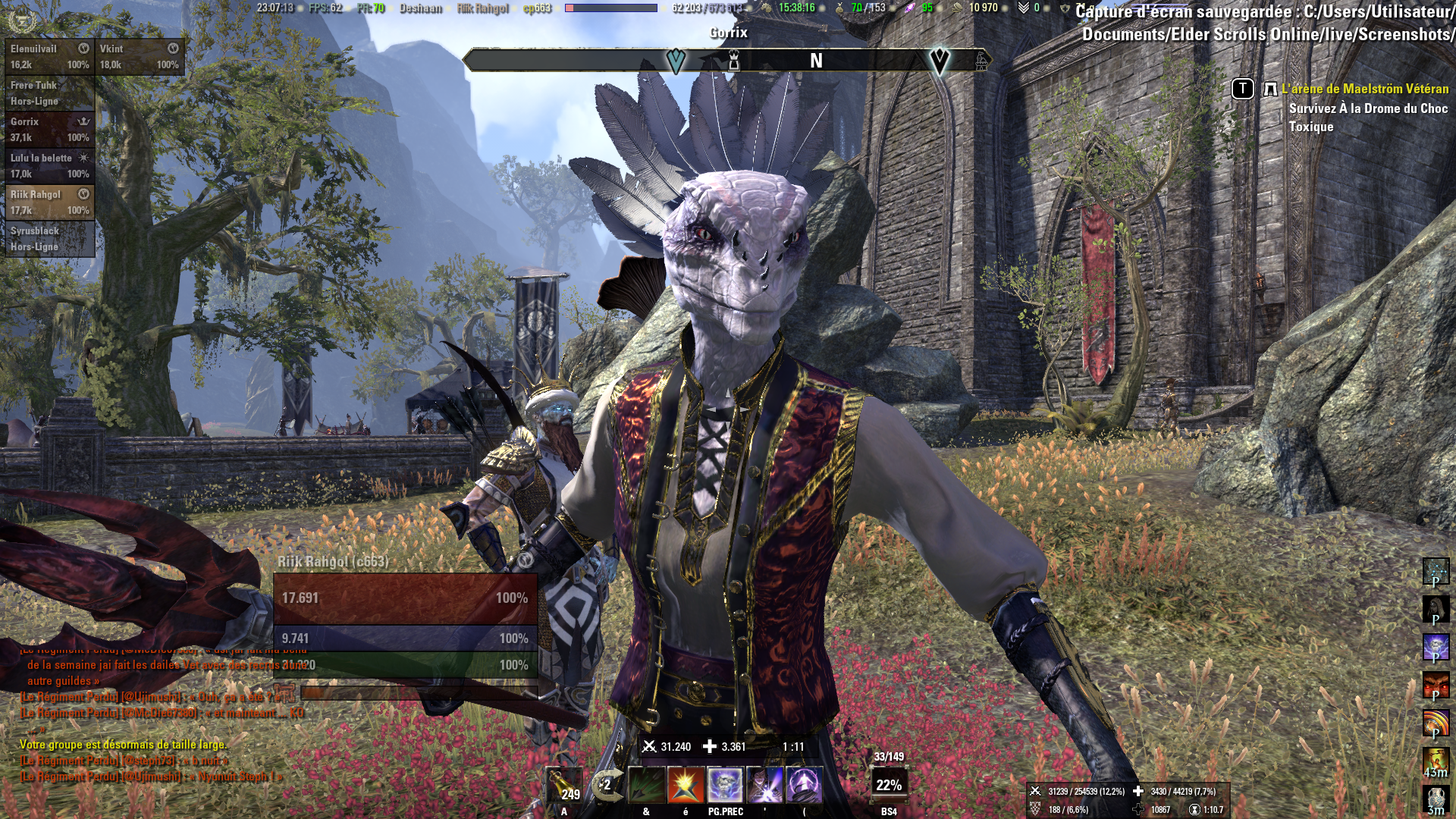This screenshot has height=819, width=1456.
Task: Open the Maelström arena quest tracker entry
Action: click(x=1364, y=89)
